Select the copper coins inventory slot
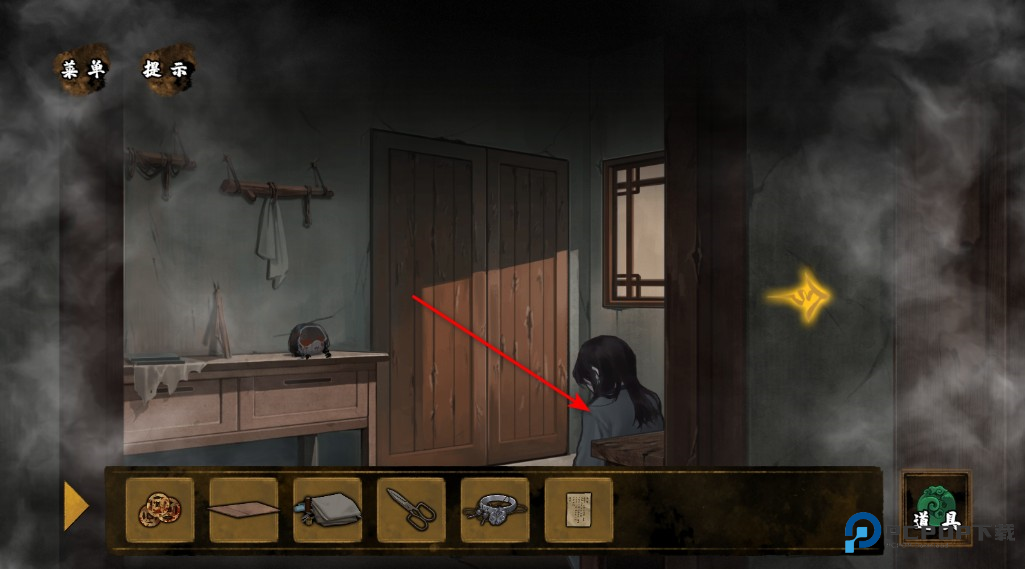This screenshot has height=569, width=1025. tap(160, 510)
